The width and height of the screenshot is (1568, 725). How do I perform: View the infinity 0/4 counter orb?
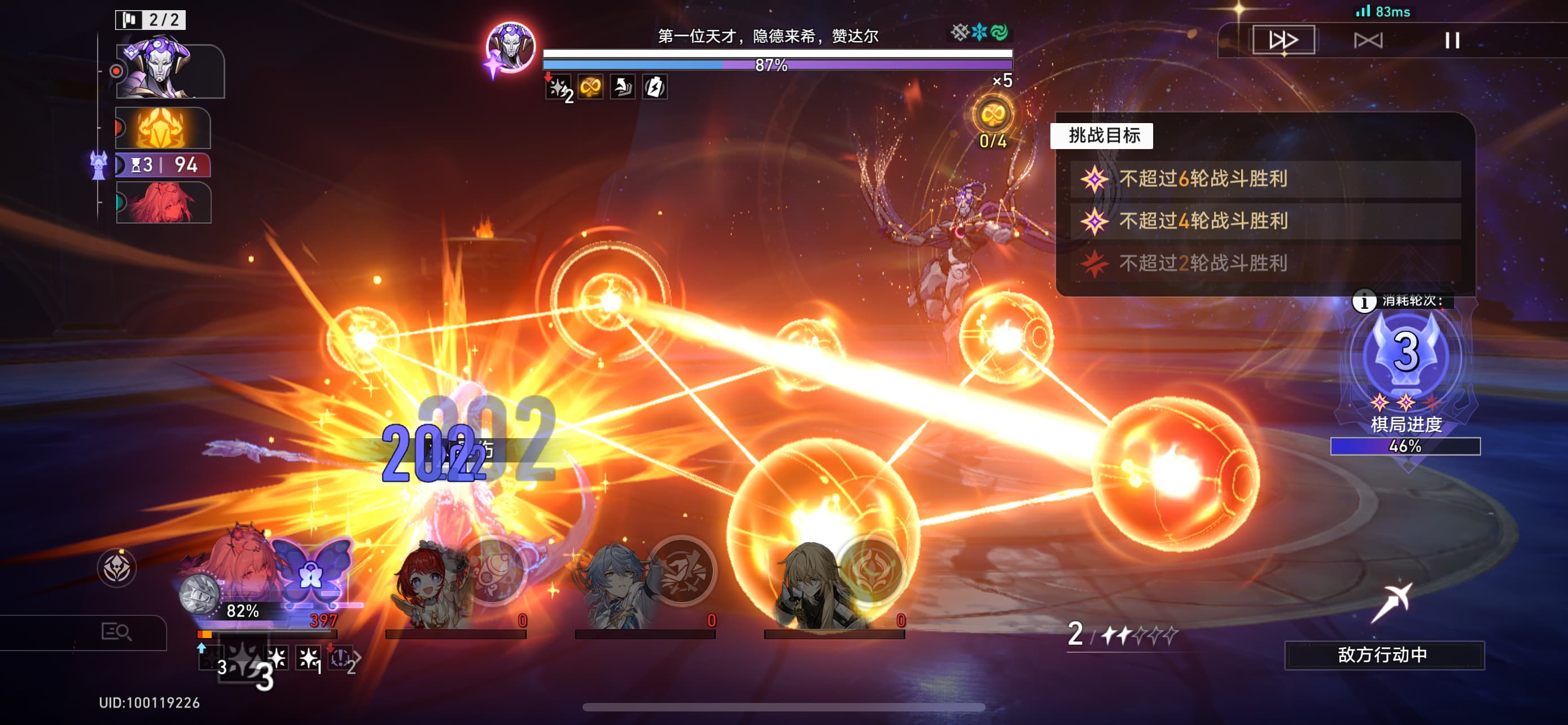pos(992,116)
